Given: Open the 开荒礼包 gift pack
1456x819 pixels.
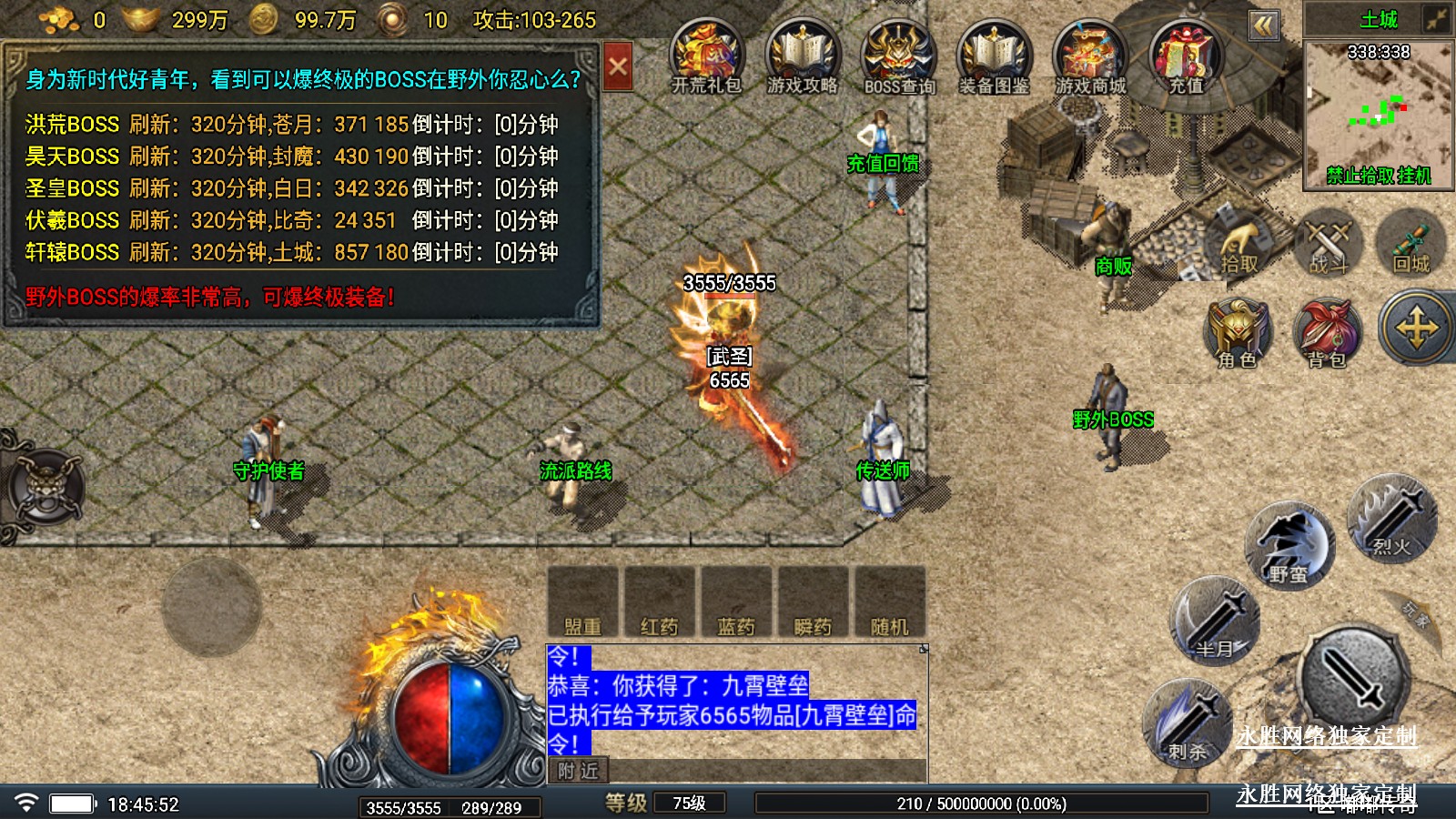Looking at the screenshot, I should point(707,56).
